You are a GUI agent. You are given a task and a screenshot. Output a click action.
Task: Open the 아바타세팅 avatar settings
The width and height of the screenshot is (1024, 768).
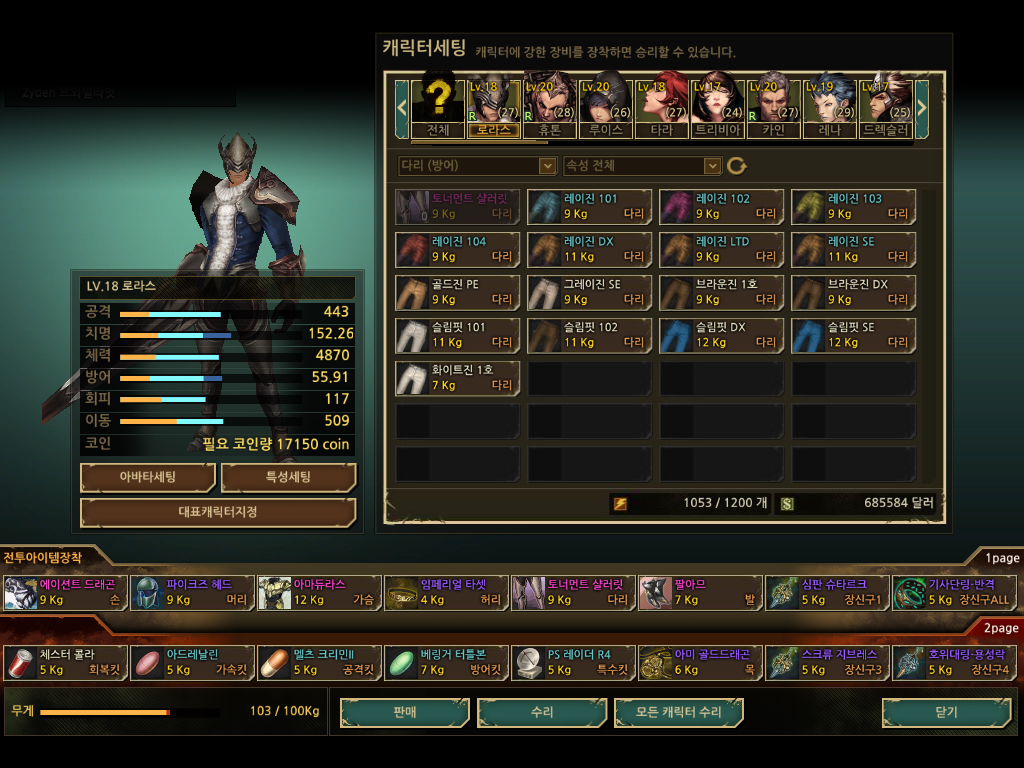(148, 477)
